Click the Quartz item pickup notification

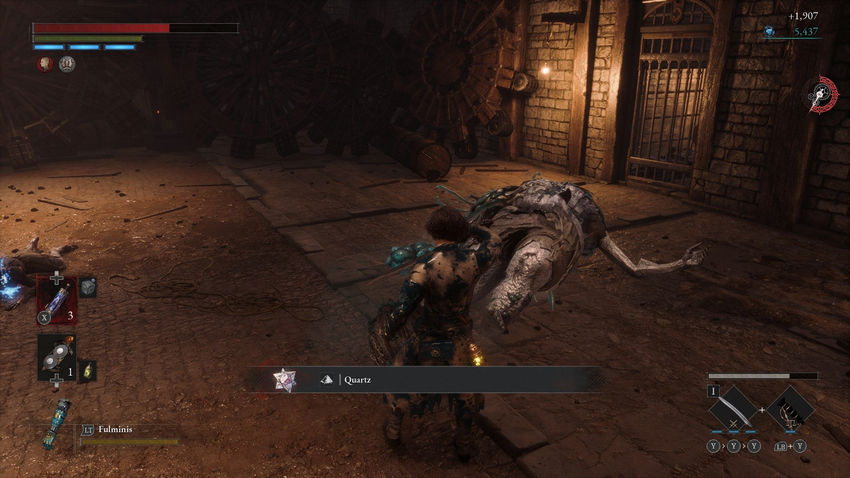tap(425, 379)
